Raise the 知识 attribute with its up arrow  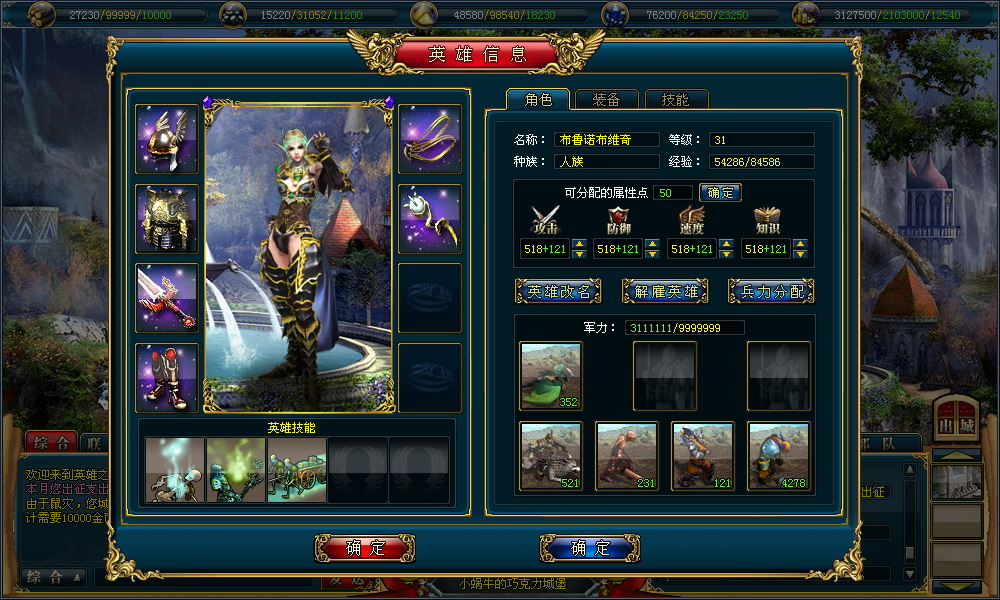(800, 244)
